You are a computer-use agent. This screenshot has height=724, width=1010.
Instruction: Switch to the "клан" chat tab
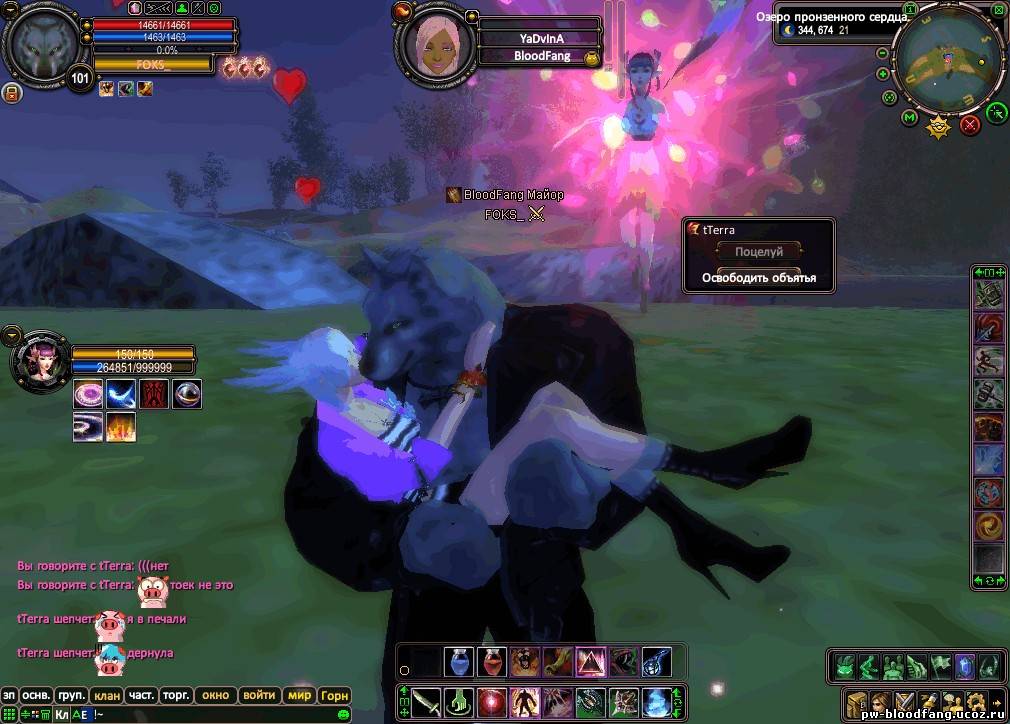click(x=105, y=695)
